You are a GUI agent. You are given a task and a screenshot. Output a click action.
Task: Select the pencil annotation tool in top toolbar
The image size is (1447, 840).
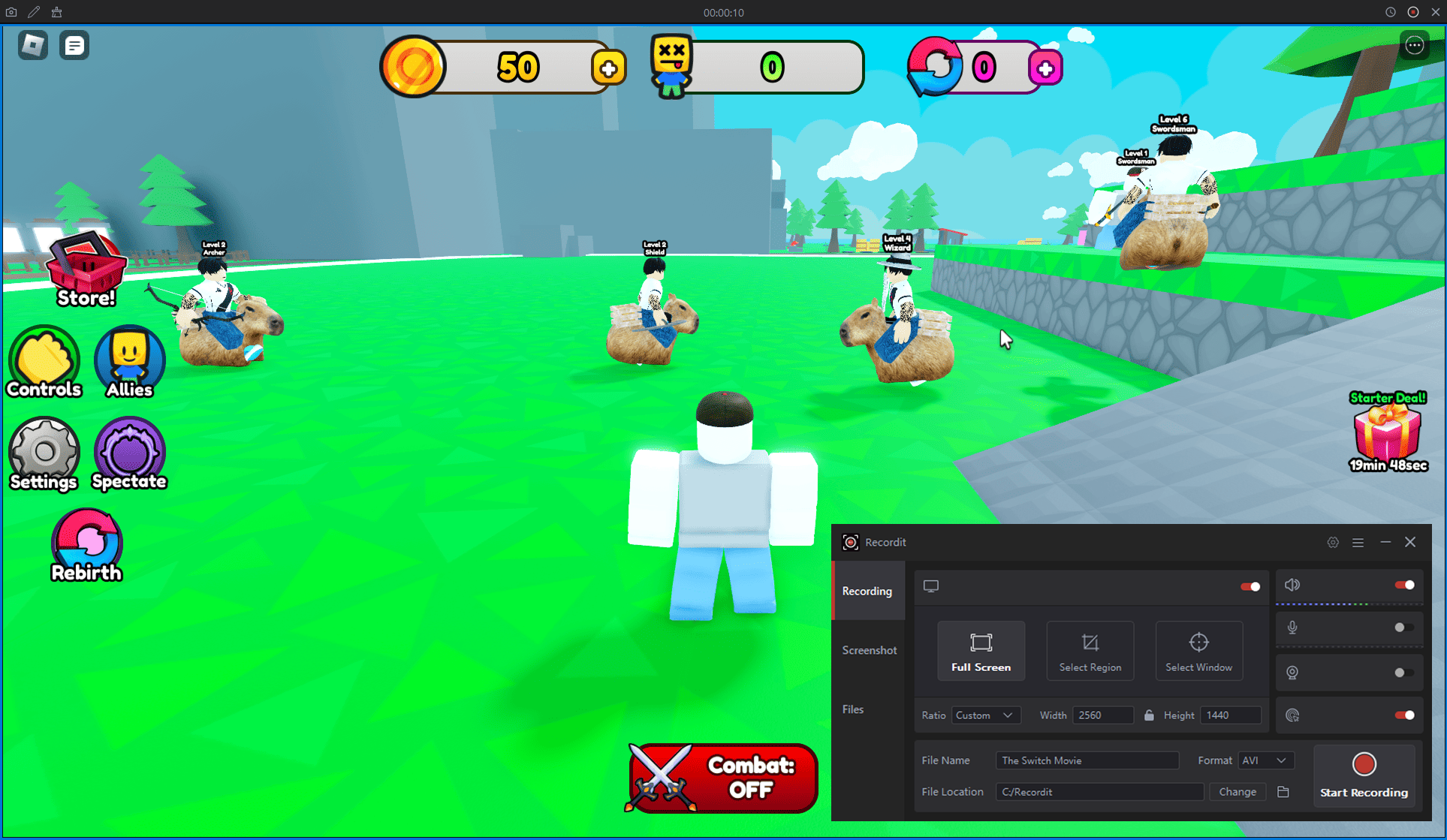point(33,11)
